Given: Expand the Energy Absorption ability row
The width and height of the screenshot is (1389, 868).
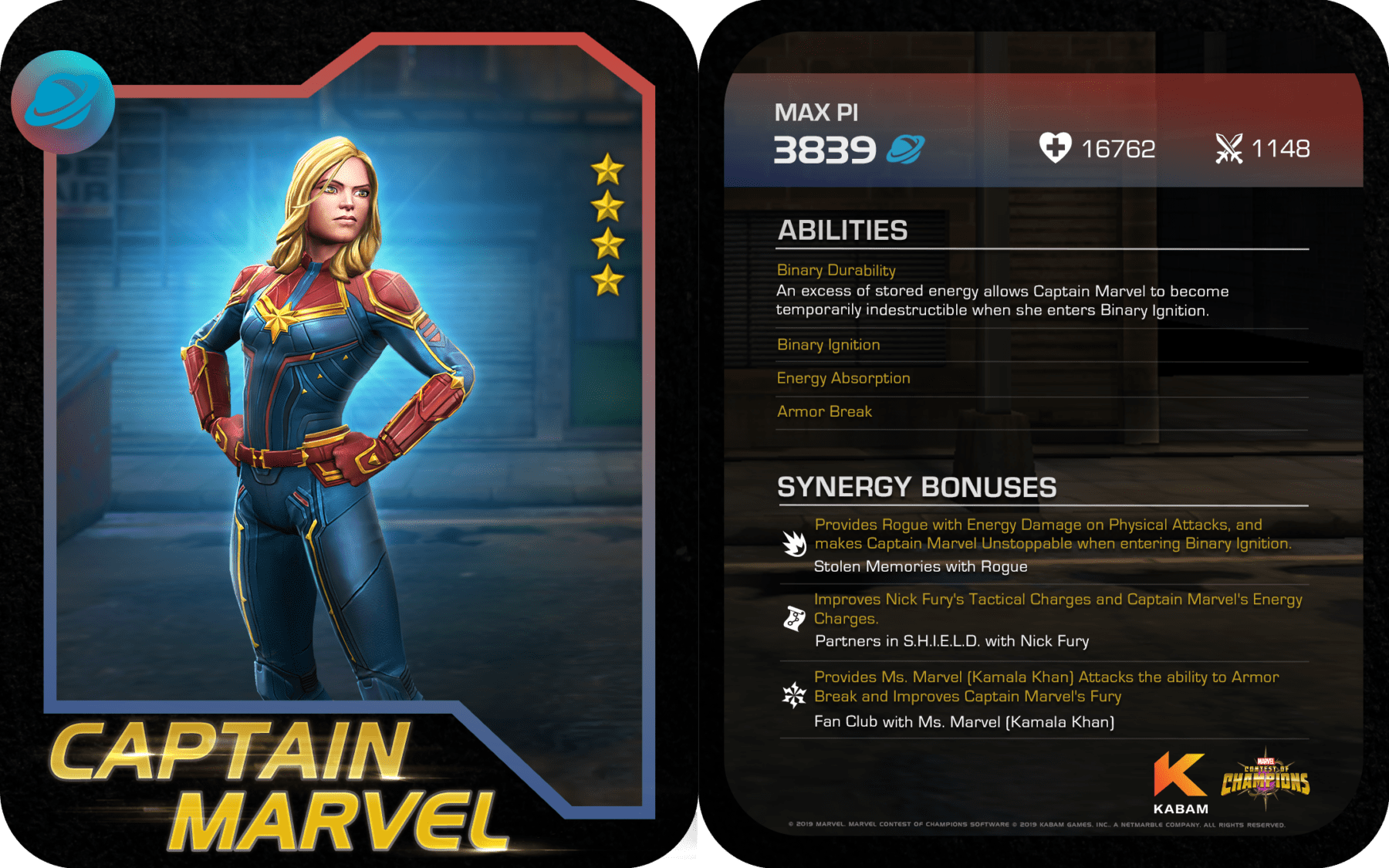Looking at the screenshot, I should (x=843, y=378).
